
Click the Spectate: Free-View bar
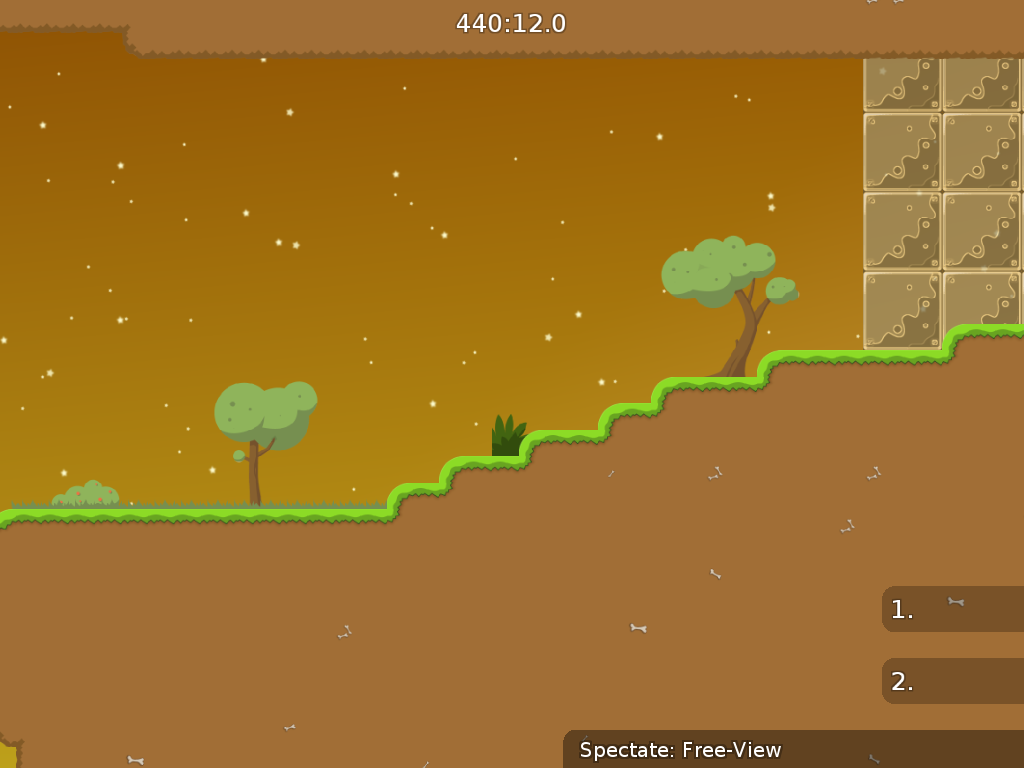792,749
